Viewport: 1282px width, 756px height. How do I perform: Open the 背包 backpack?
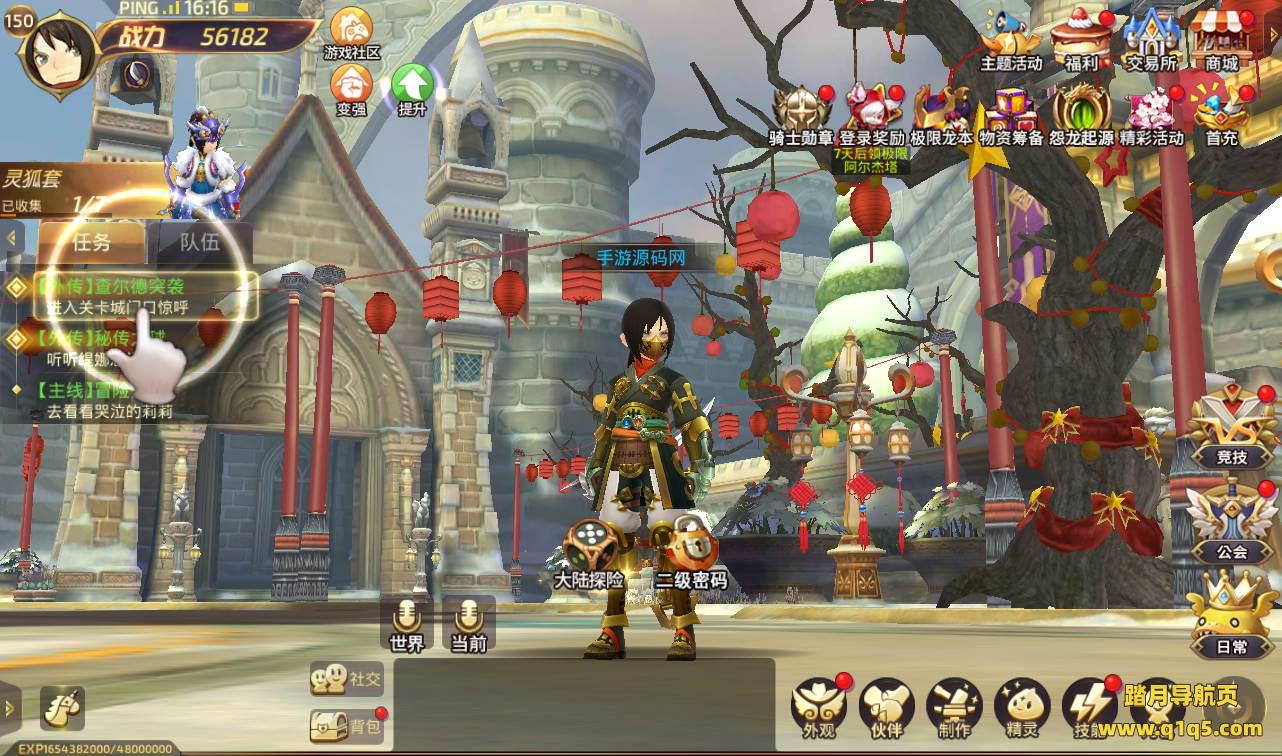(x=348, y=725)
